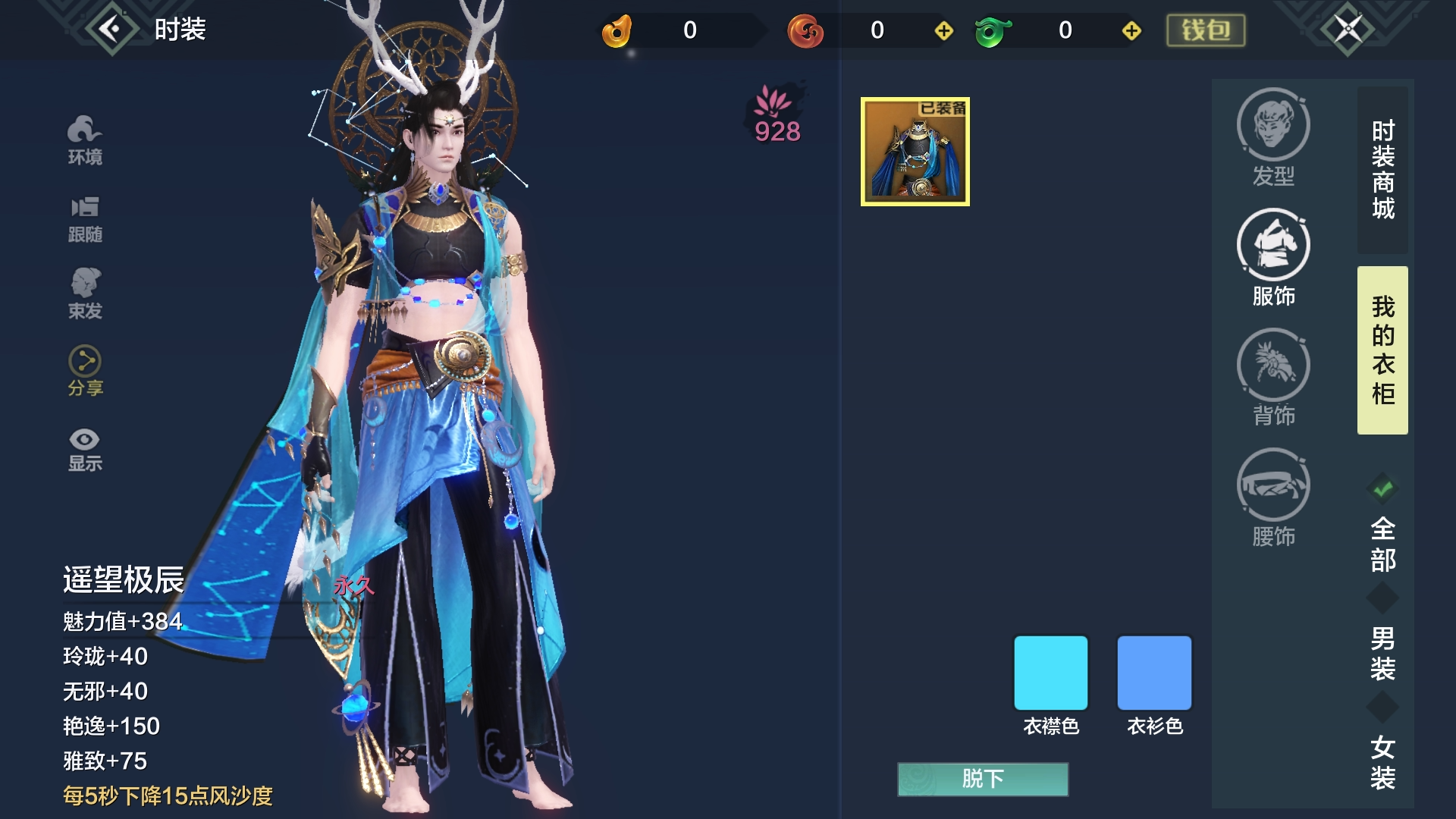Add green jade currency with plus

[x=1131, y=30]
